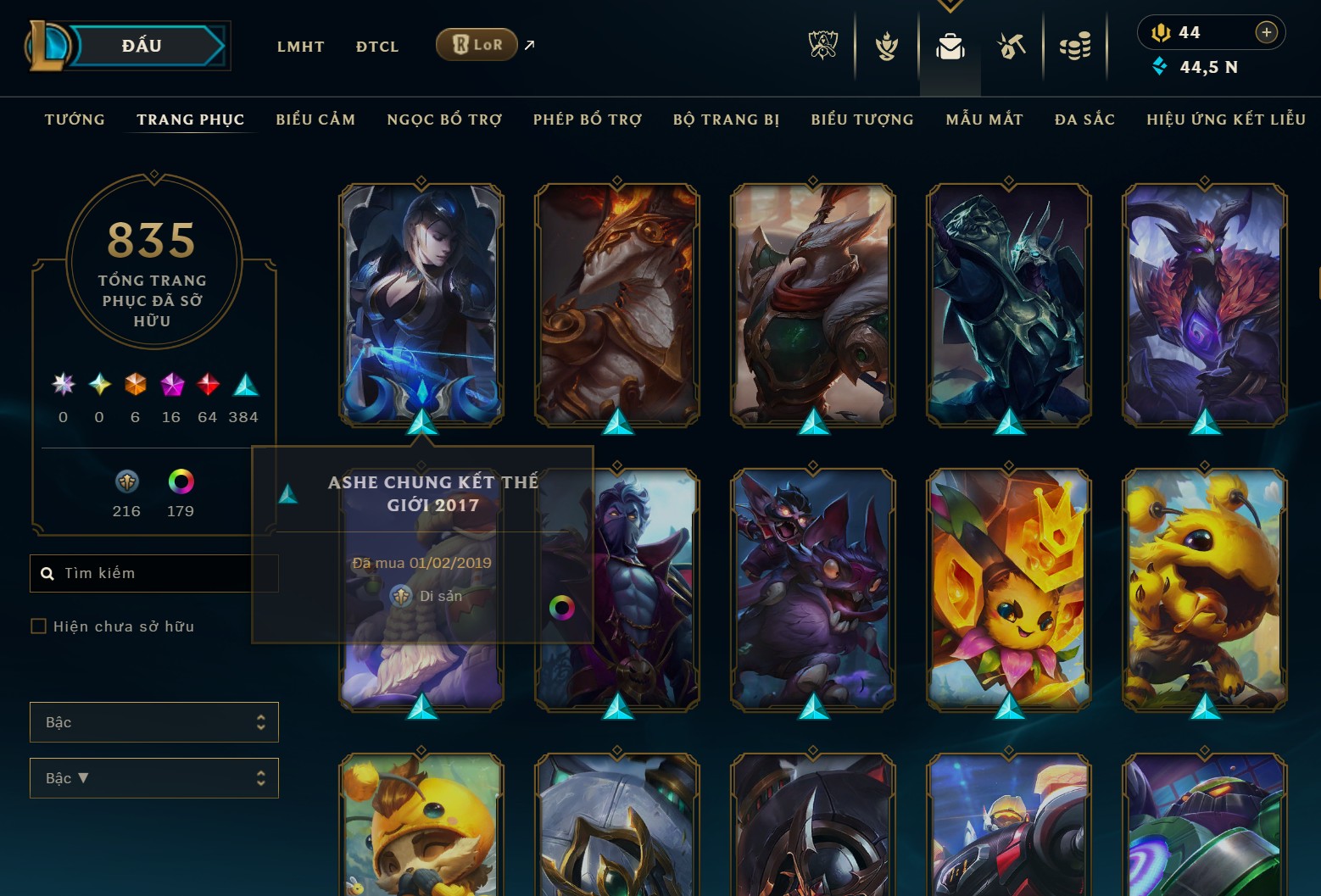The image size is (1321, 896).
Task: Launch LoR with the red button
Action: (x=477, y=43)
